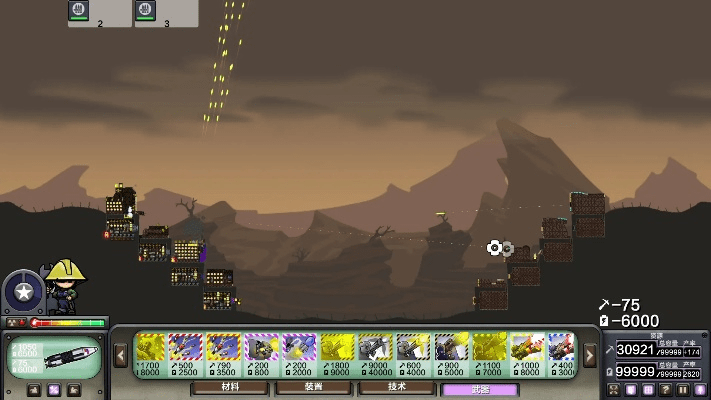The width and height of the screenshot is (711, 400).
Task: Select weapon group 3 at the top
Action: click(165, 13)
